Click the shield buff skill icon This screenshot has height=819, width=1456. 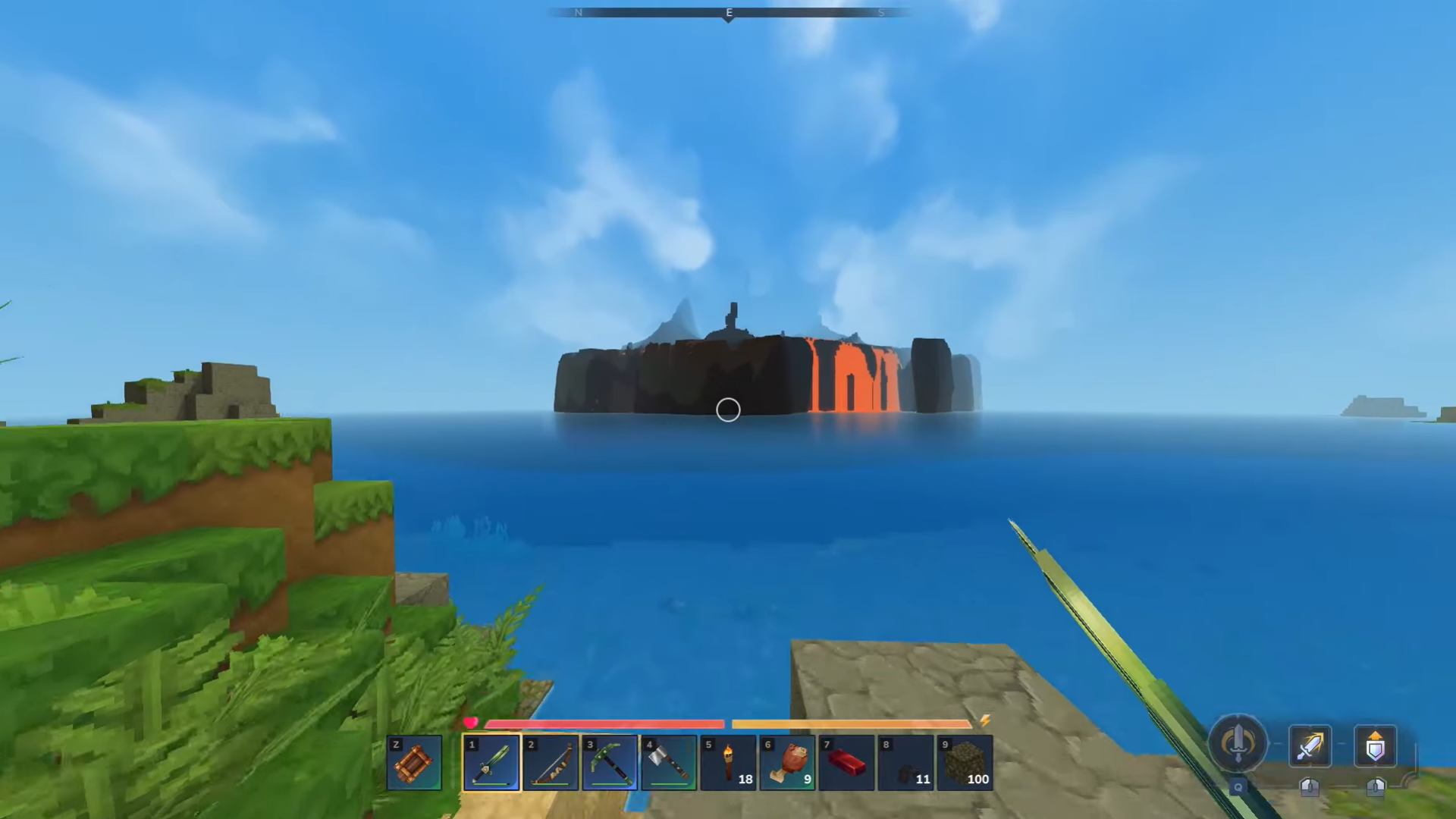[1375, 747]
